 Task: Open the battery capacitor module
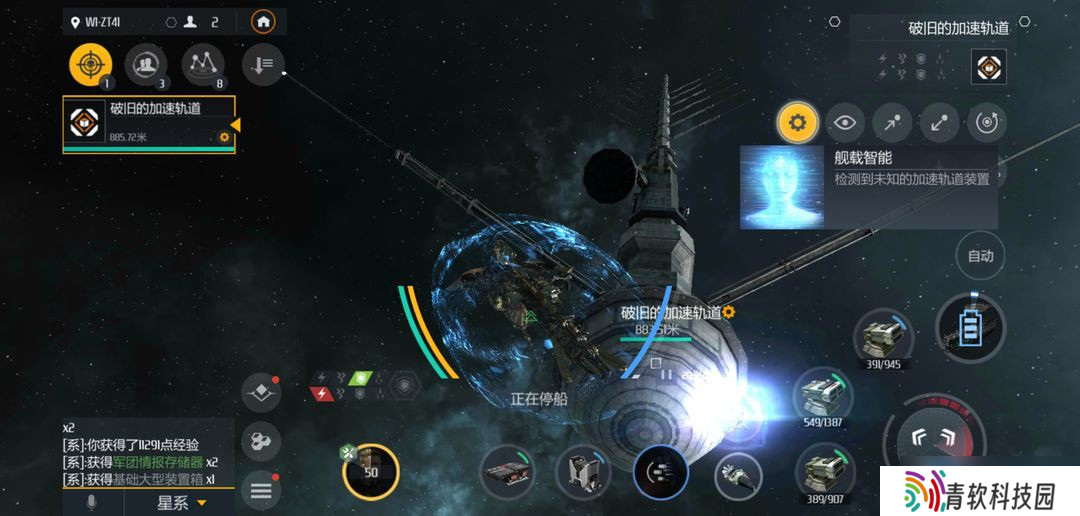(970, 327)
